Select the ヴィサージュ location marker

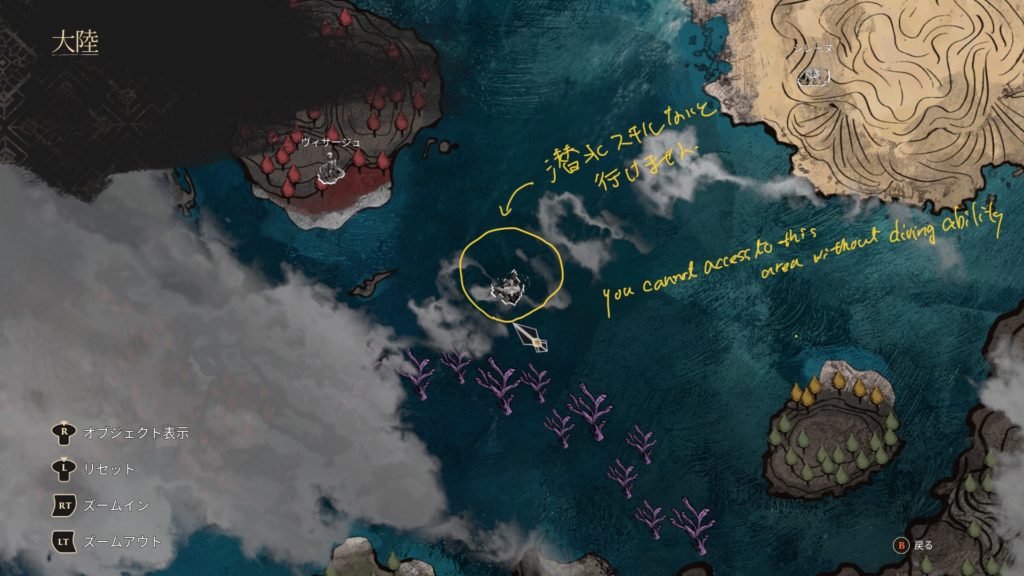[329, 167]
